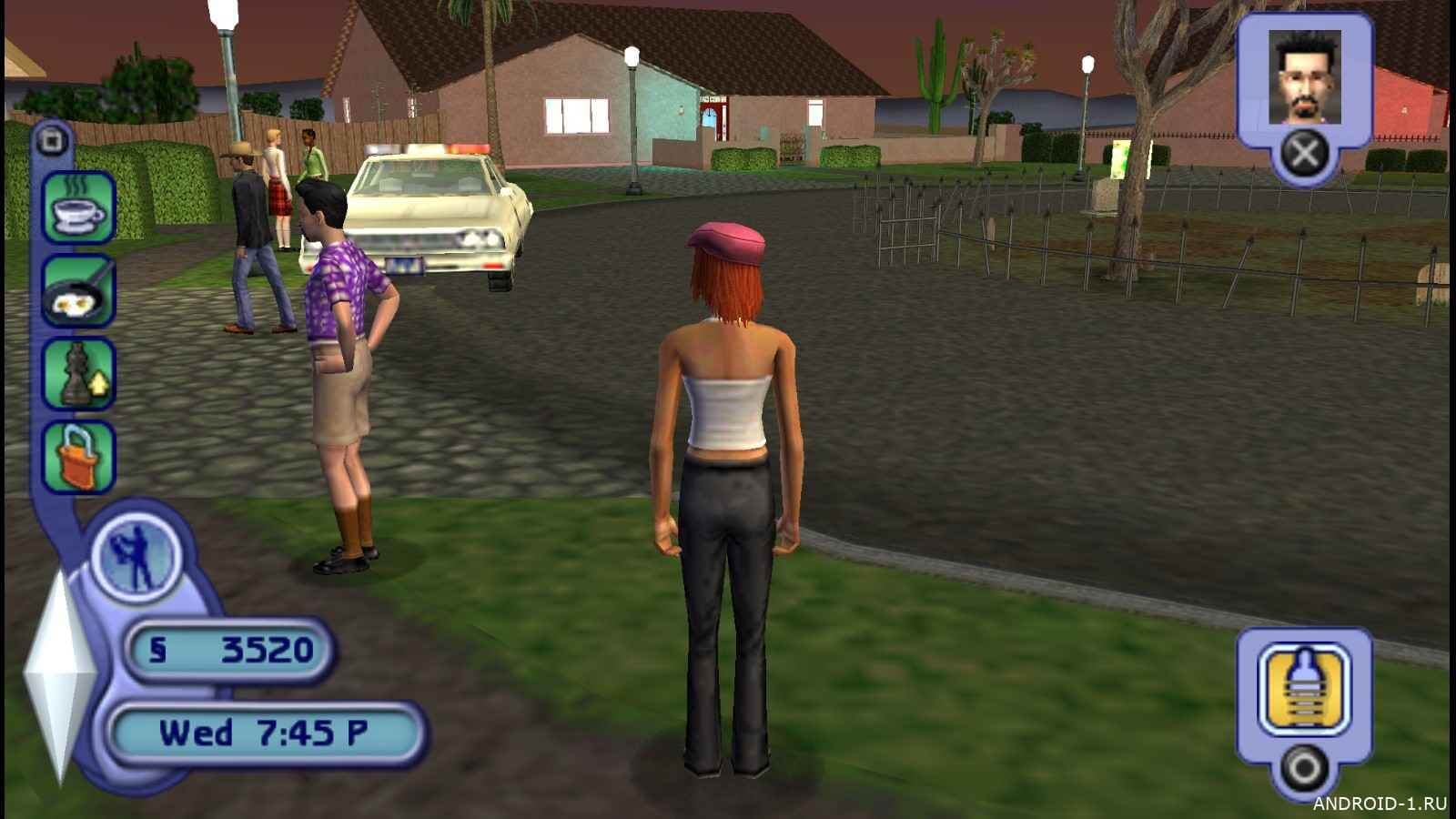1456x819 pixels.
Task: Click the frying pan with egg icon
Action: (x=79, y=291)
